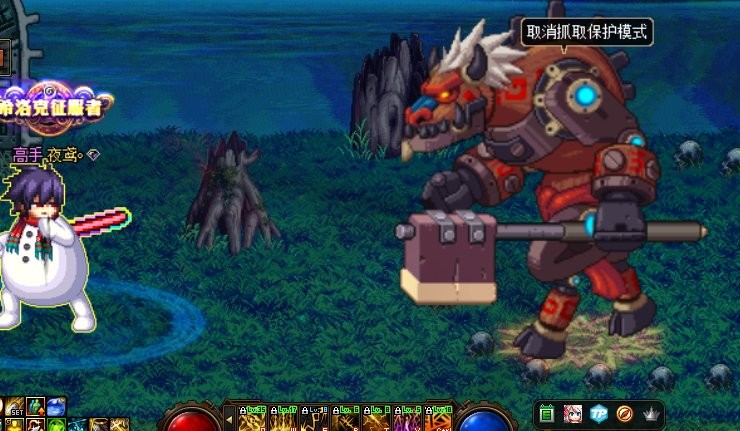Select the blue water orb item
Viewport: 740px width, 431px height.
click(57, 408)
